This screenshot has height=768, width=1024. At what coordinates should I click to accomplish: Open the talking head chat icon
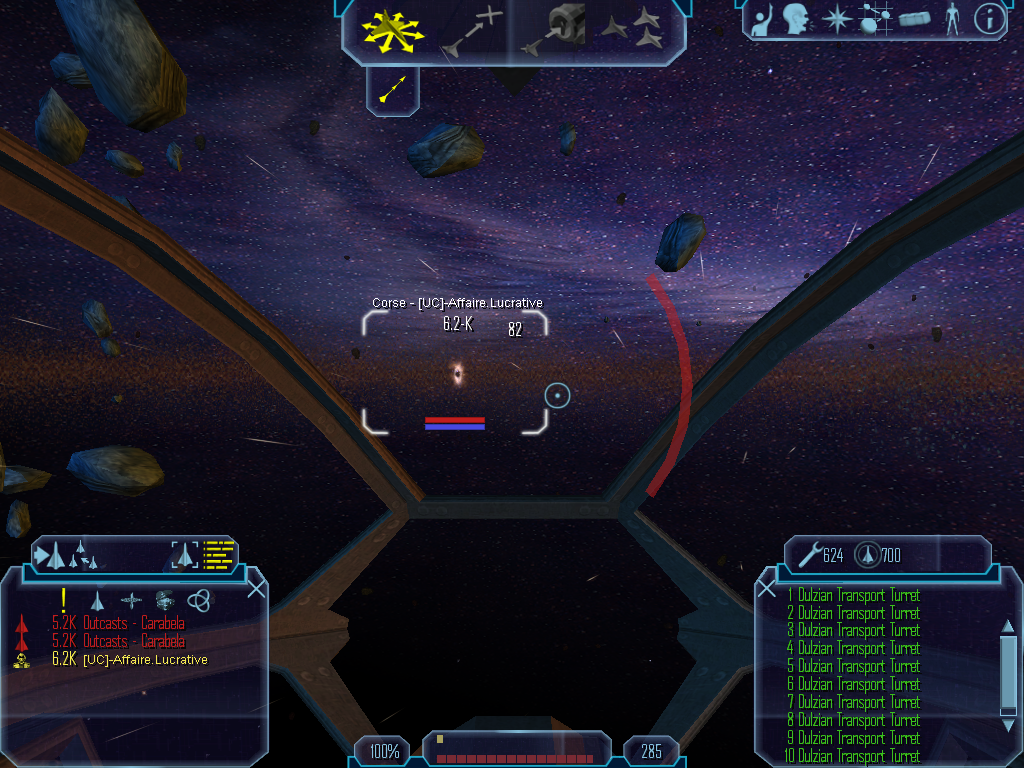click(796, 18)
